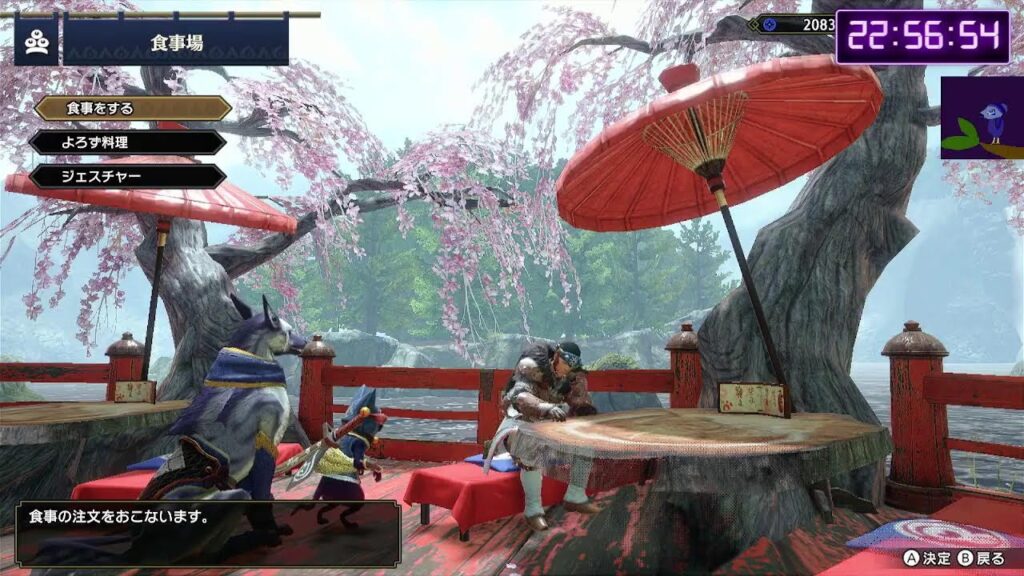This screenshot has height=576, width=1024.
Task: Select the 食事をする menu option
Action: (x=132, y=108)
